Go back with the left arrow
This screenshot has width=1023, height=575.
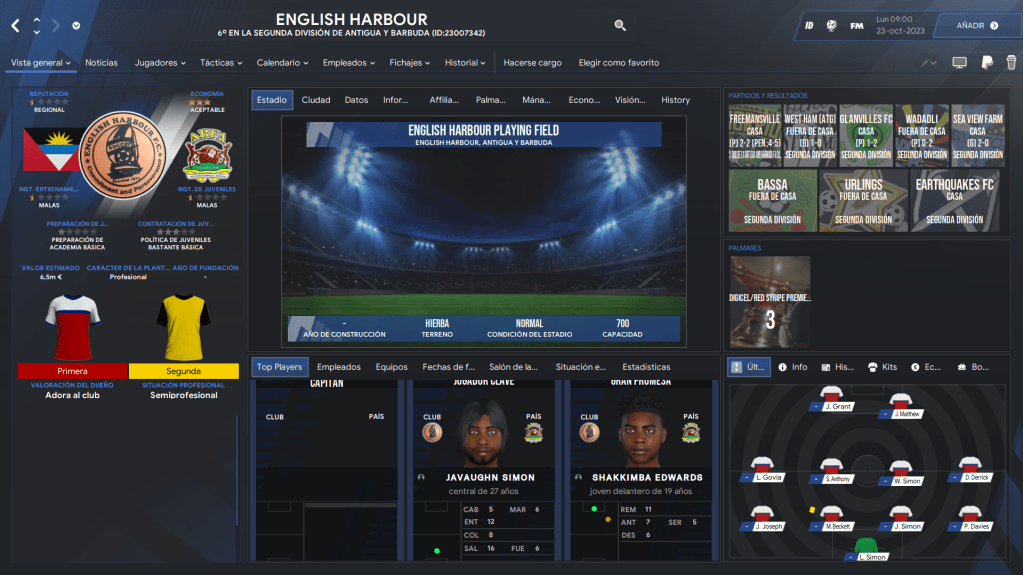(x=15, y=25)
